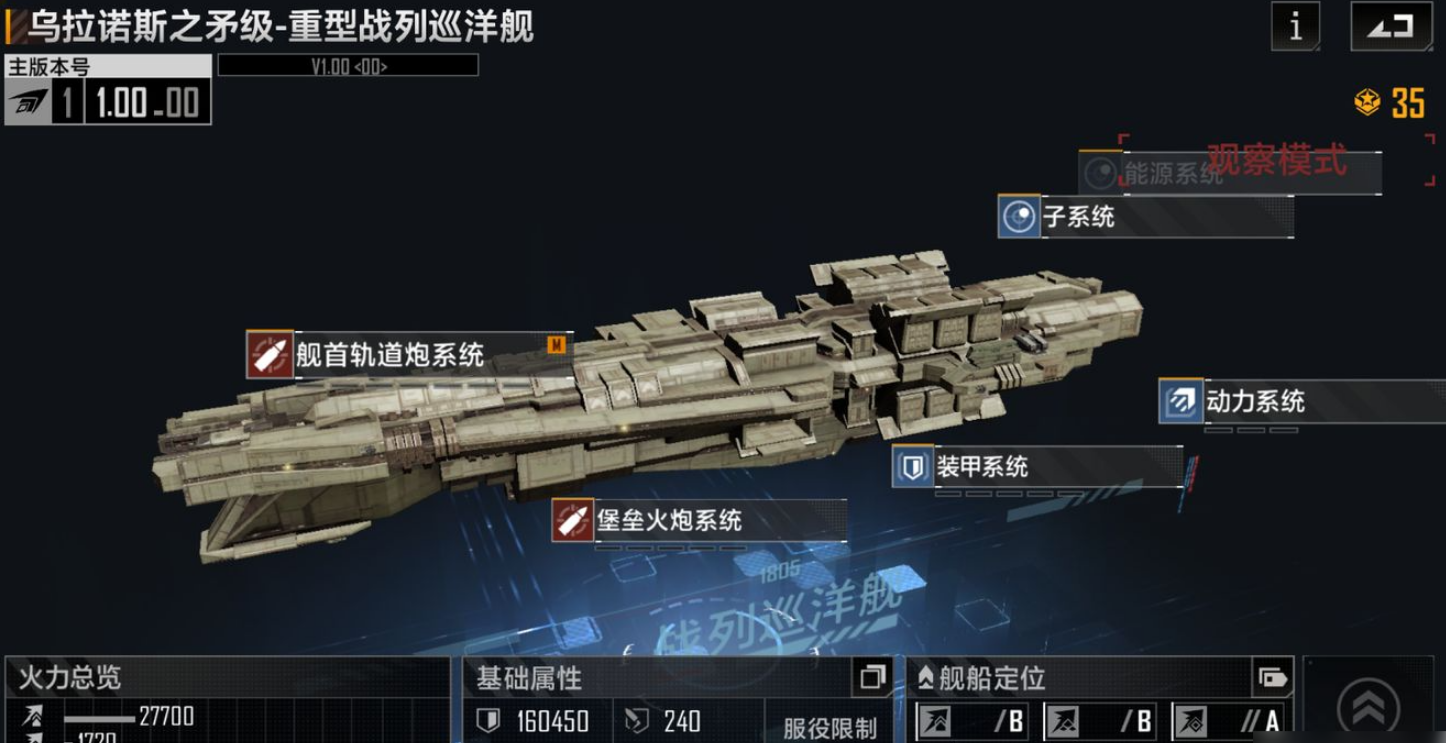Viewport: 1446px width, 743px height.
Task: Open the 堡垒火炮系统 weapon module
Action: [669, 520]
